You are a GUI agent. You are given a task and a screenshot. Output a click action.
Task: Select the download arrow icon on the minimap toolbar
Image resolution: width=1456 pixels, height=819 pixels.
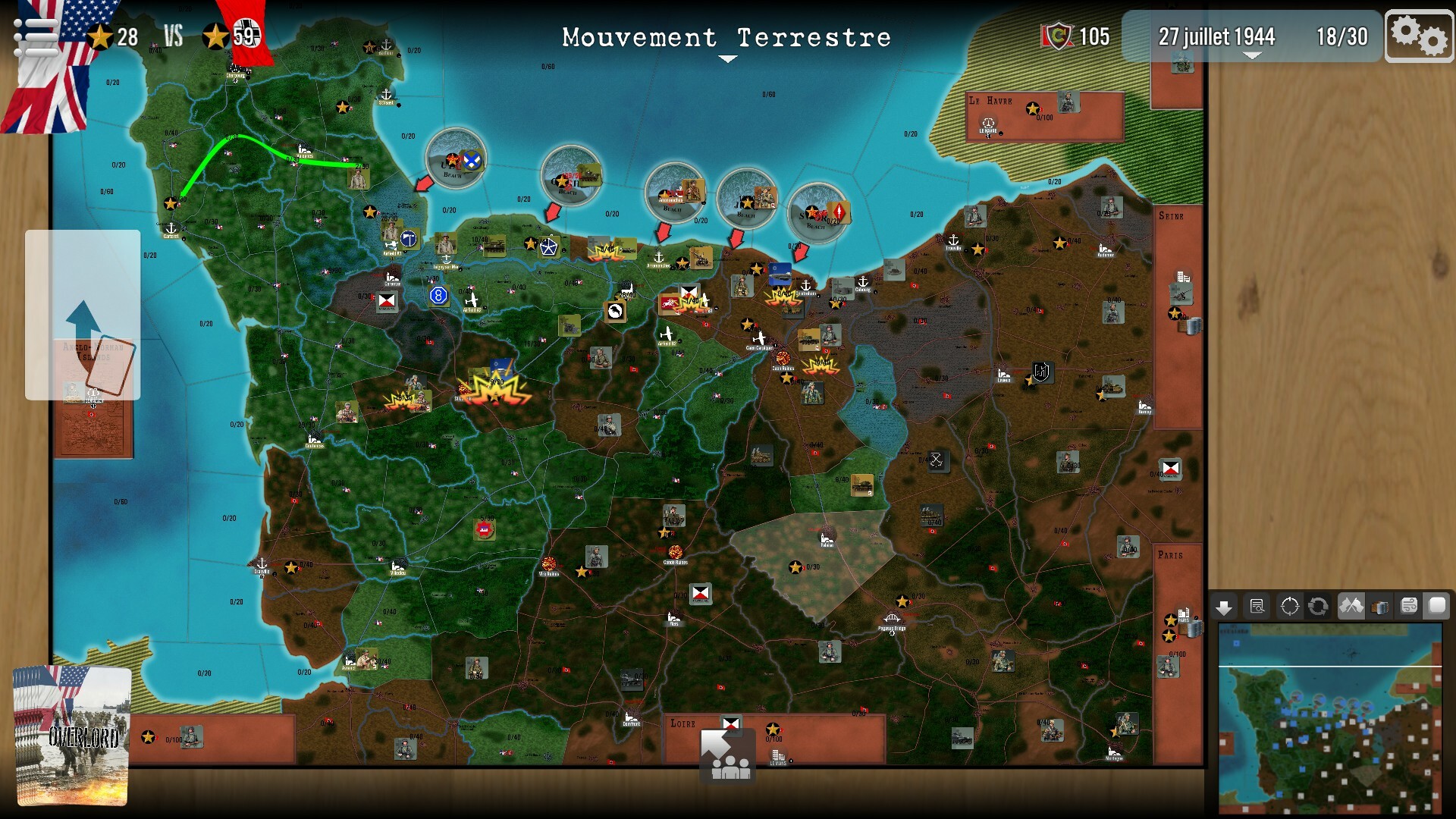(1224, 606)
